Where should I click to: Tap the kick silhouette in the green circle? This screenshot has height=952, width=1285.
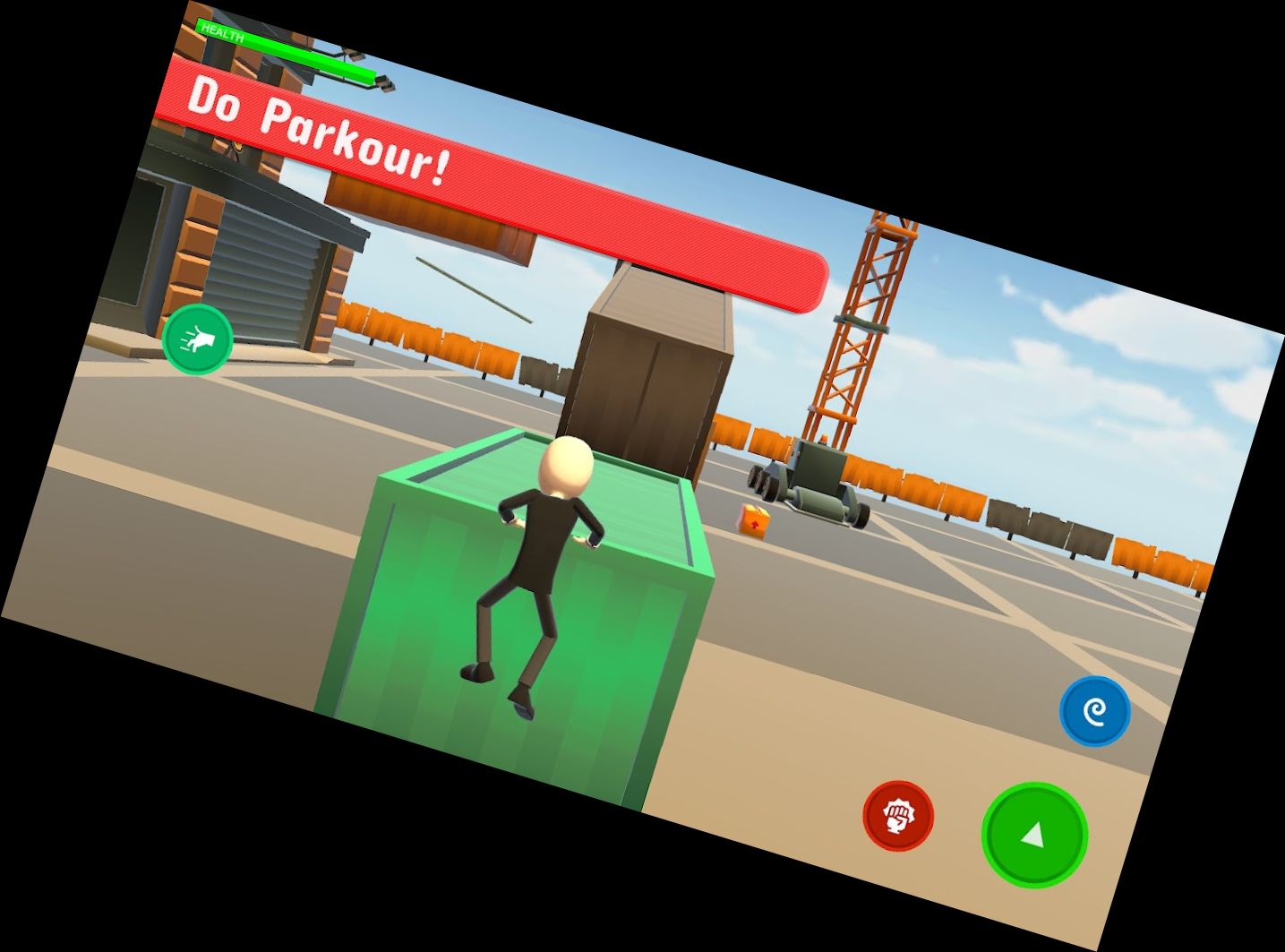tap(198, 341)
